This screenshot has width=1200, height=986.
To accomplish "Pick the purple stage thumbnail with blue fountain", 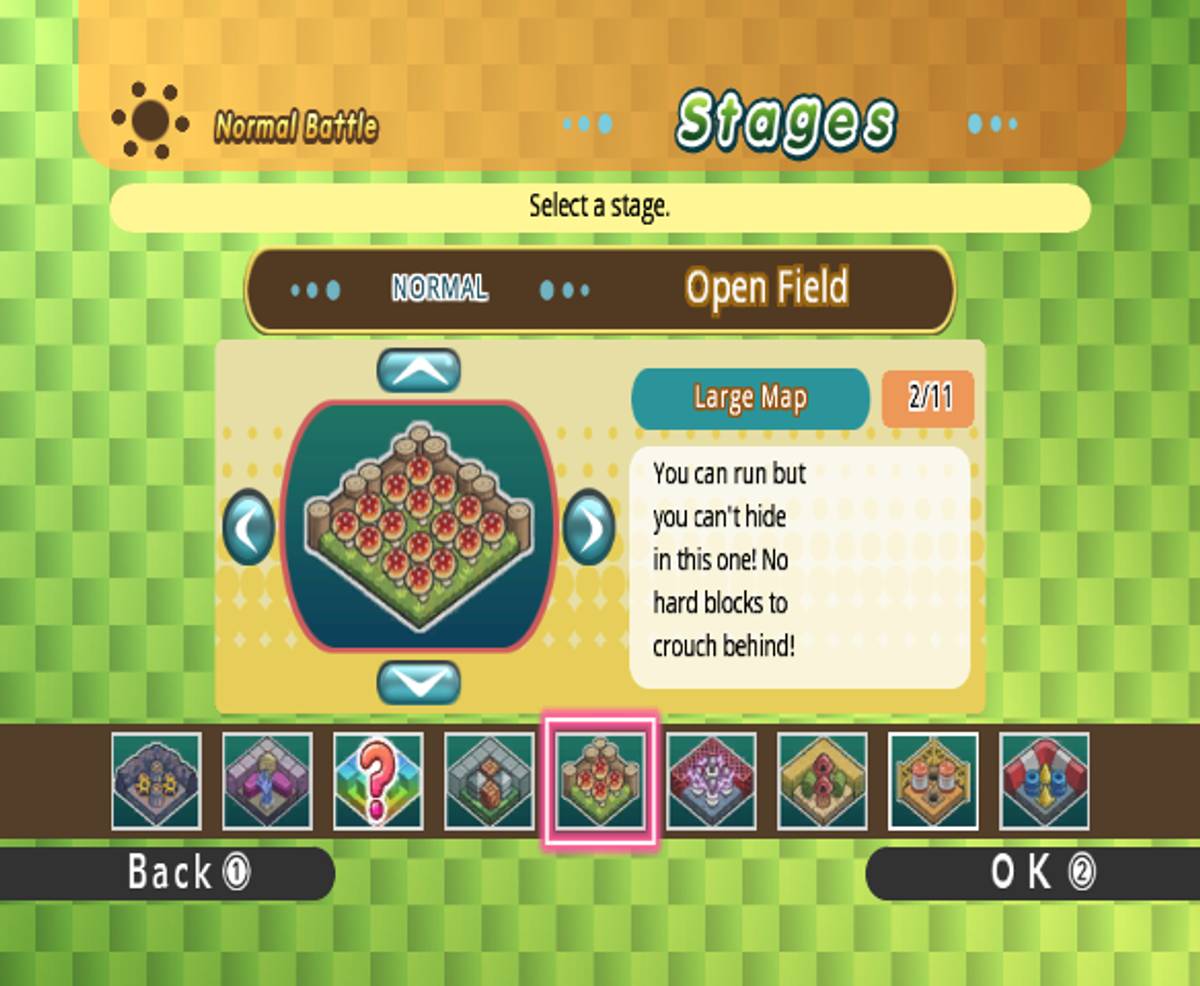I will click(267, 780).
